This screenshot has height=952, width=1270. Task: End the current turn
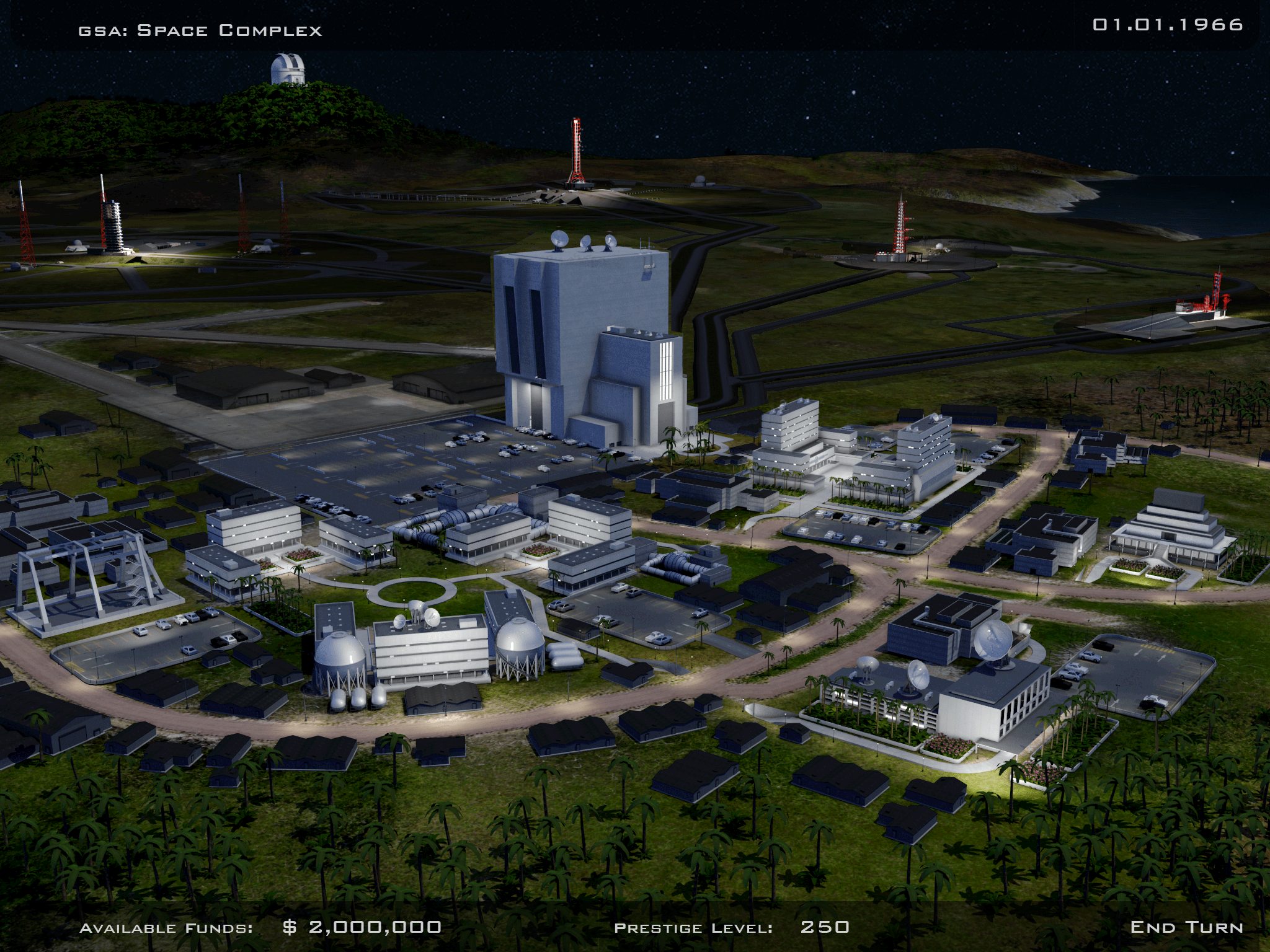[x=1186, y=927]
